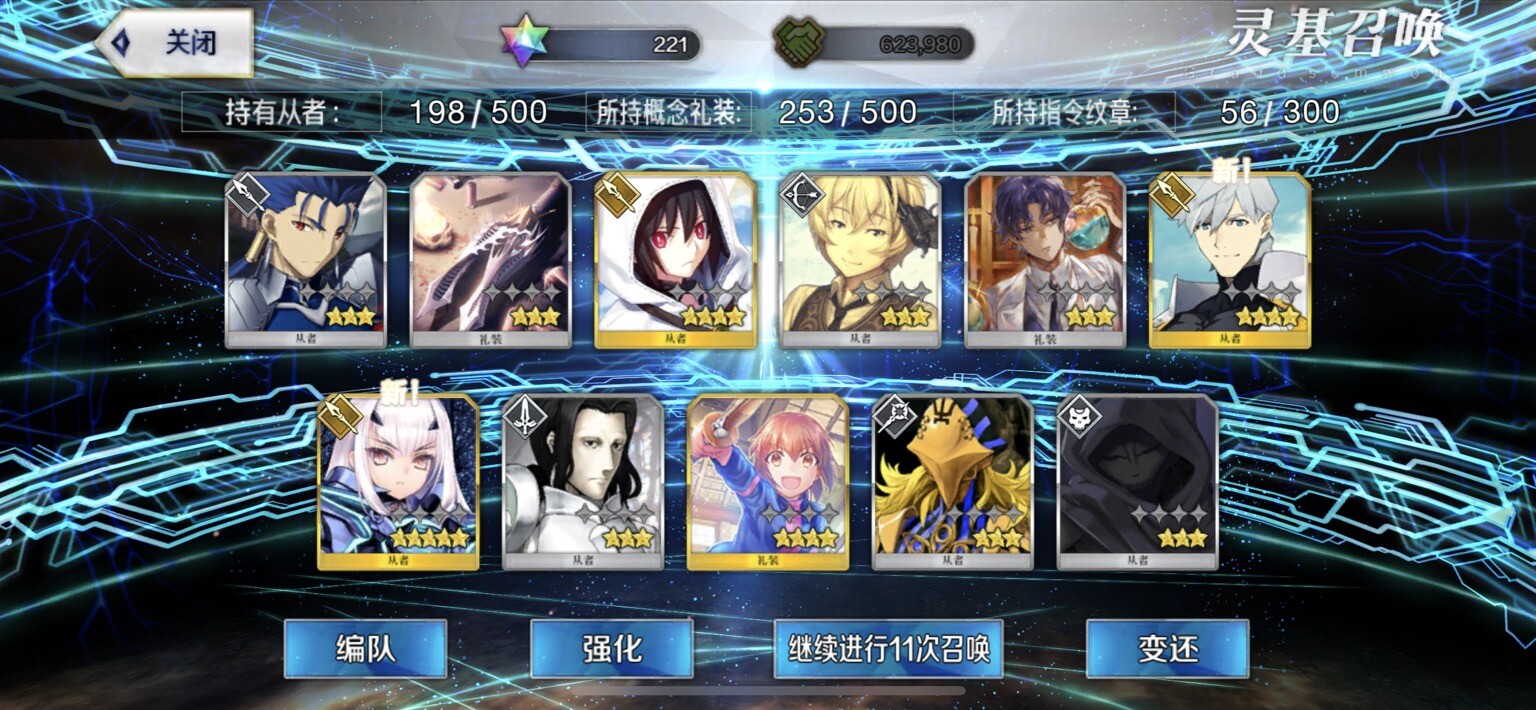This screenshot has height=710, width=1536.
Task: Select the white-hooded black-haired servant card
Action: coord(675,260)
